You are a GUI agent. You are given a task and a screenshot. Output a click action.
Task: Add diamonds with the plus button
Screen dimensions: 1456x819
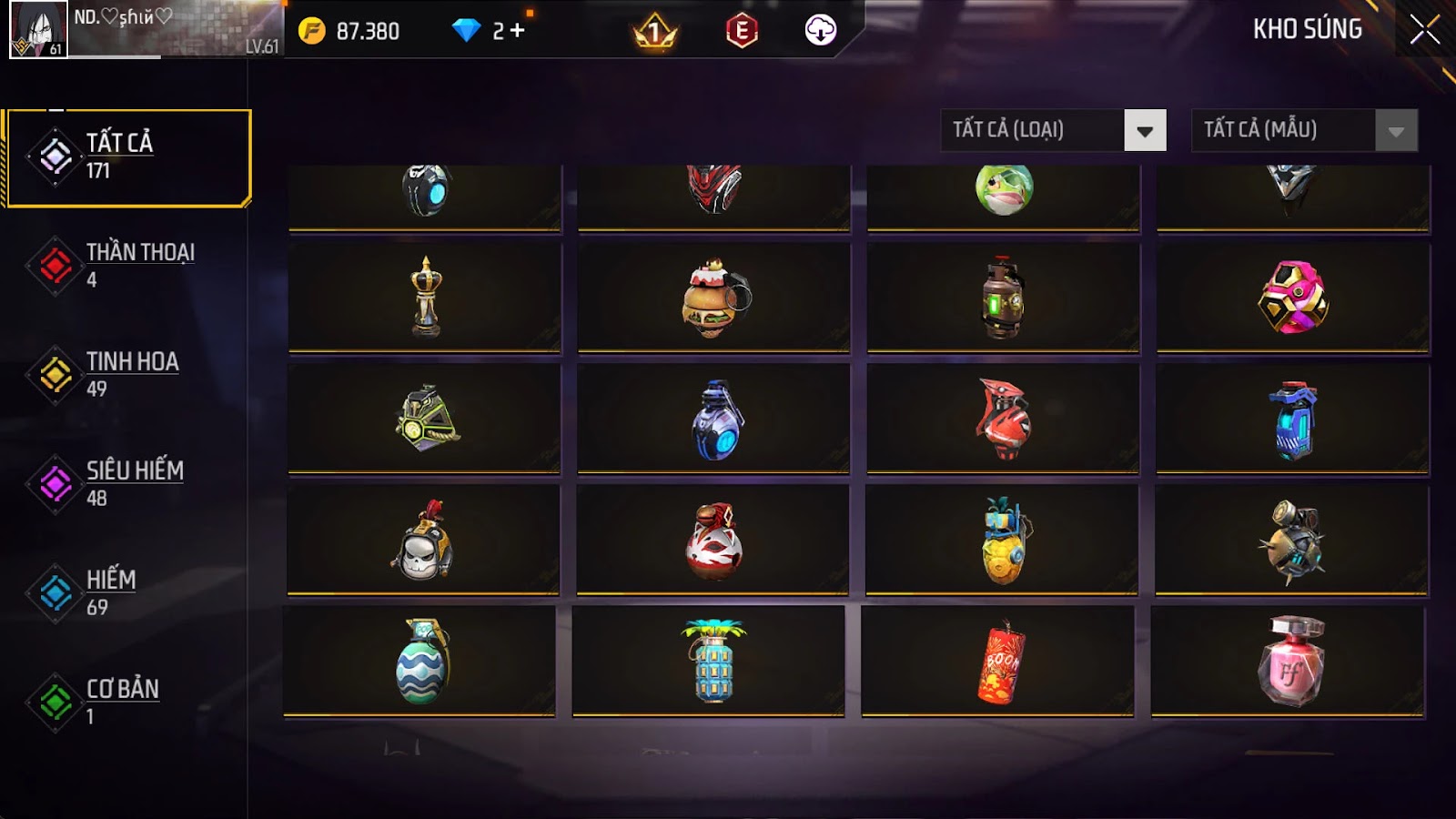click(x=518, y=31)
